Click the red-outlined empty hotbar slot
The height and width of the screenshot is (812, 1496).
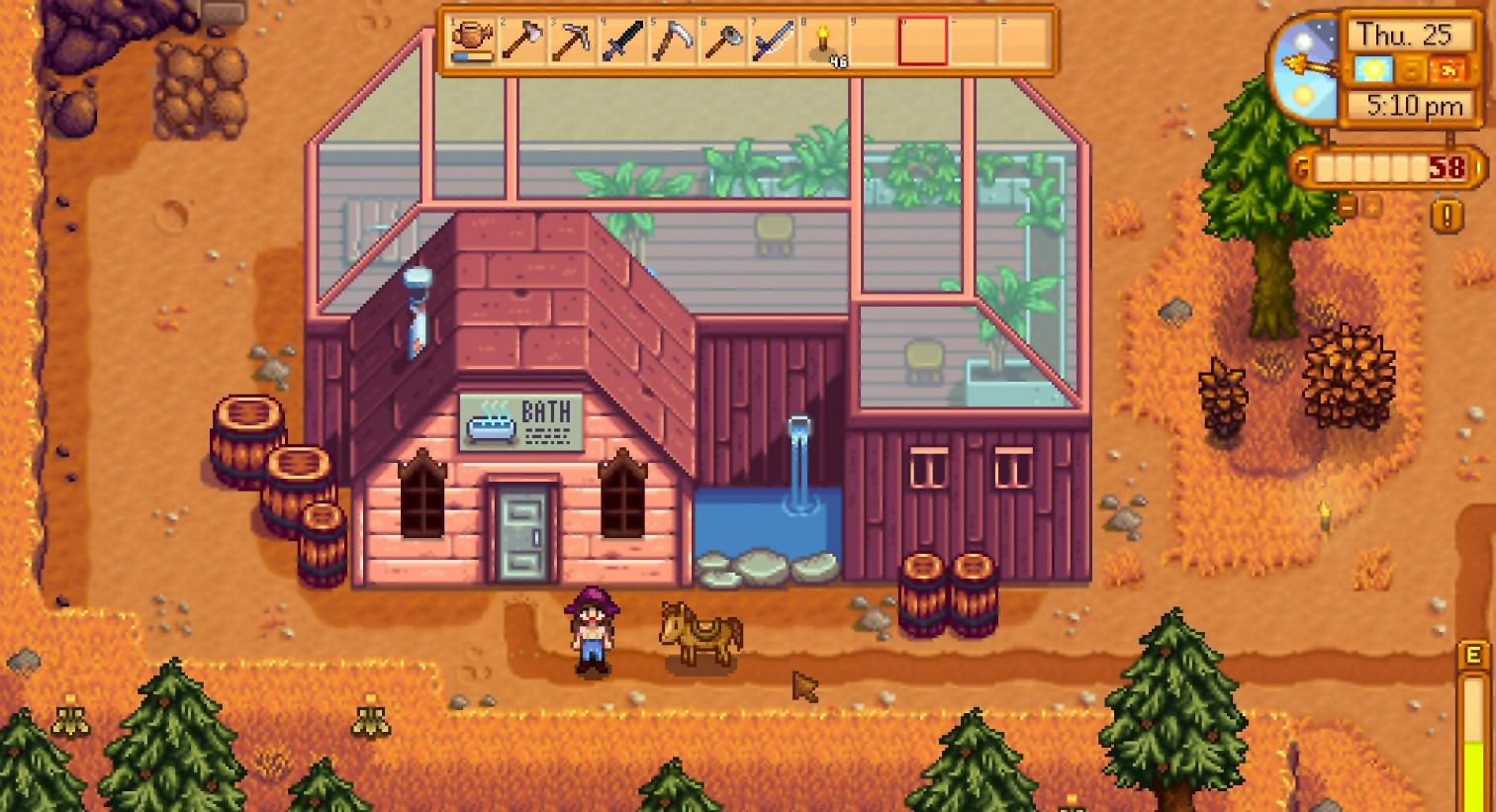(x=923, y=42)
